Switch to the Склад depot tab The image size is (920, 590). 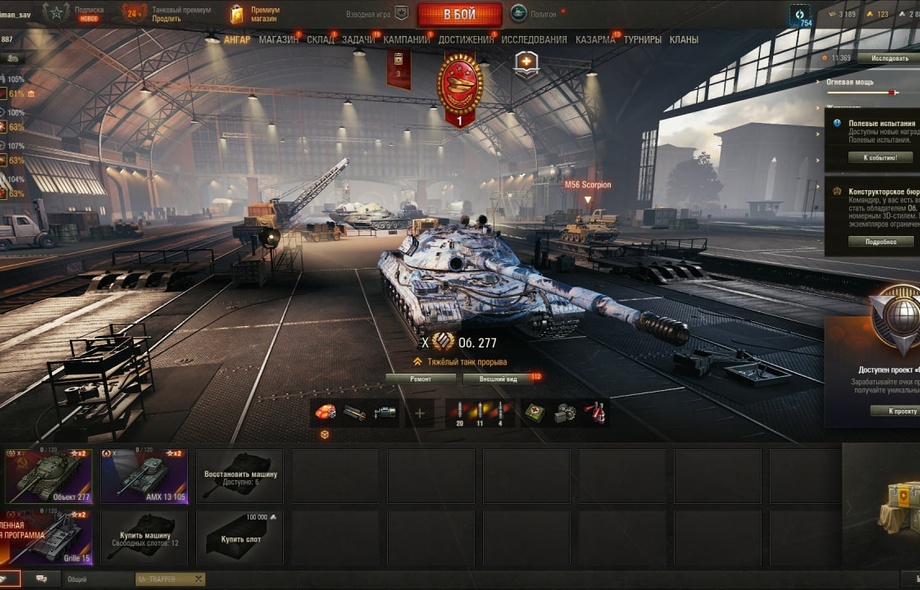(320, 40)
